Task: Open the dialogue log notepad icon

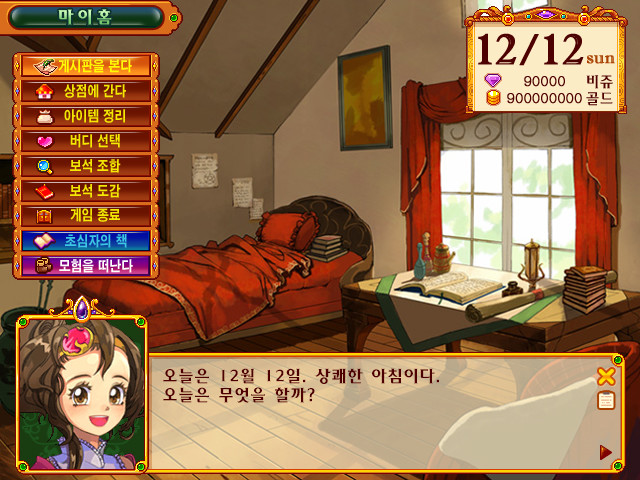Action: coord(605,401)
